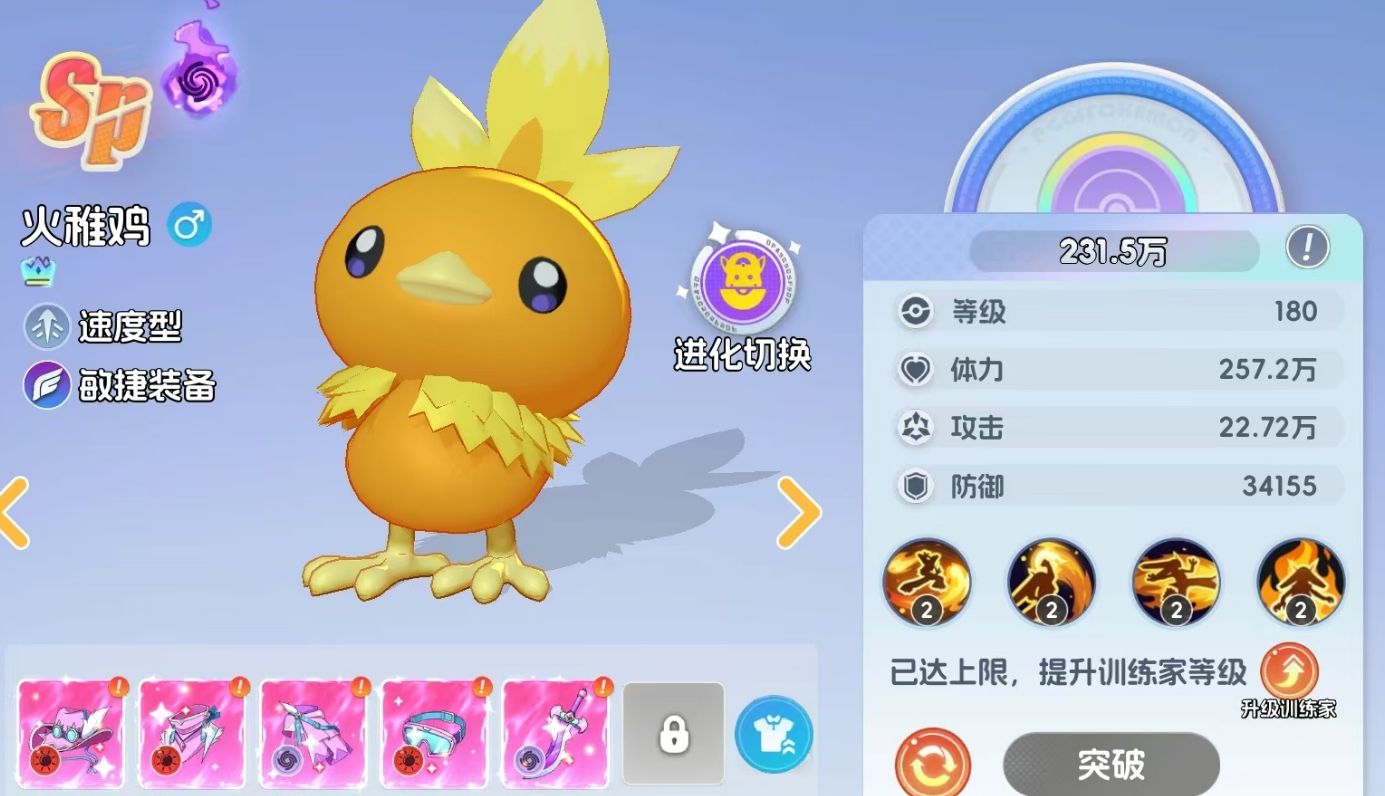Screen dimensions: 1385x796
Task: Tap the 速度型 speed type icon
Action: click(x=46, y=326)
